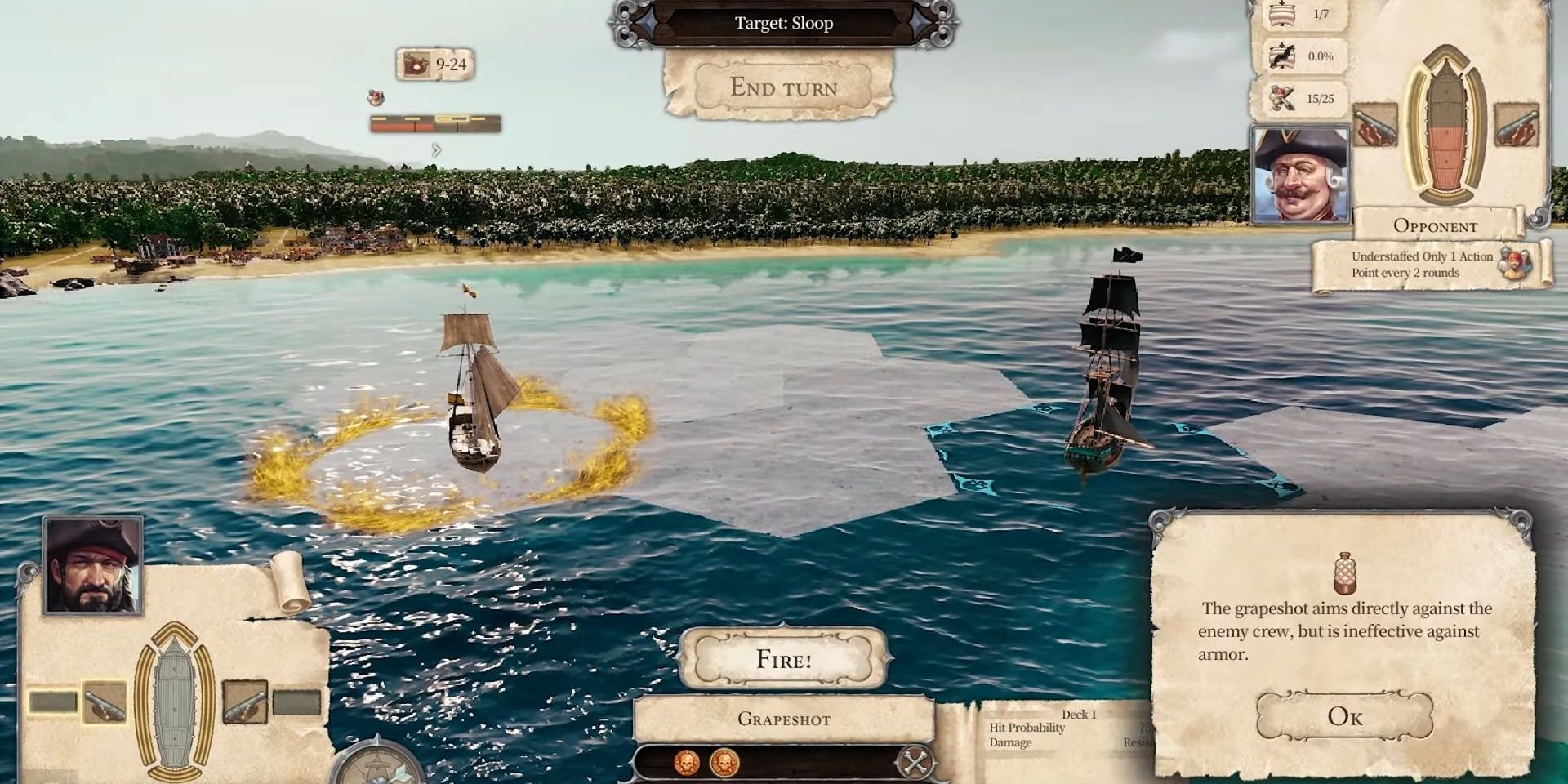Toggle the second highlighted skull action token

[x=724, y=763]
